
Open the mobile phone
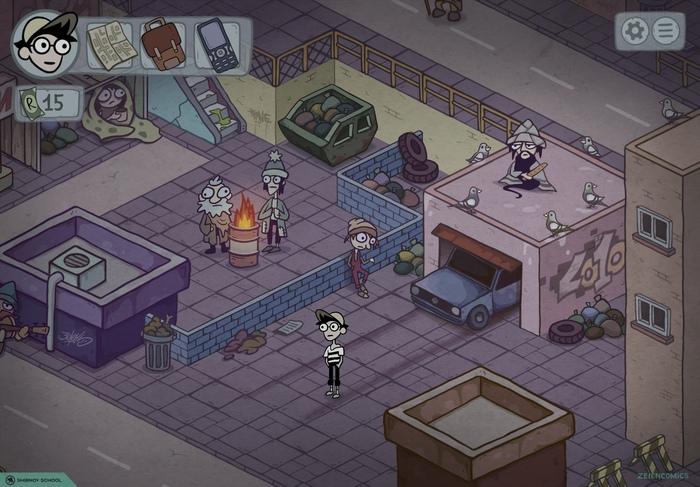click(x=217, y=45)
